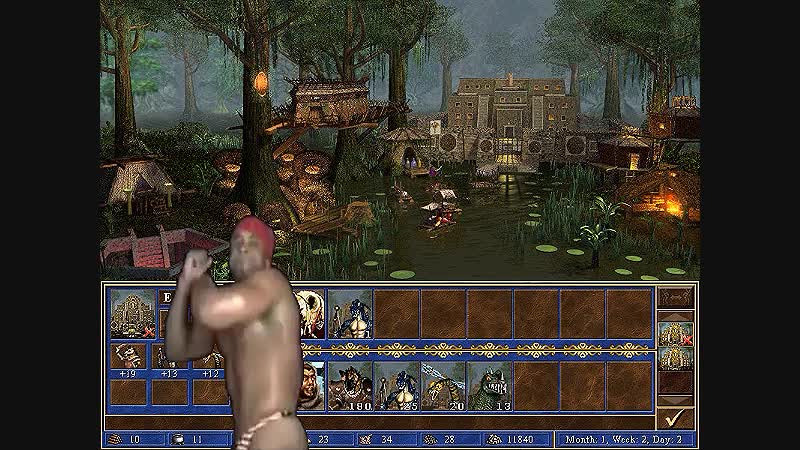Select the serpent fly stack of 20

click(443, 386)
